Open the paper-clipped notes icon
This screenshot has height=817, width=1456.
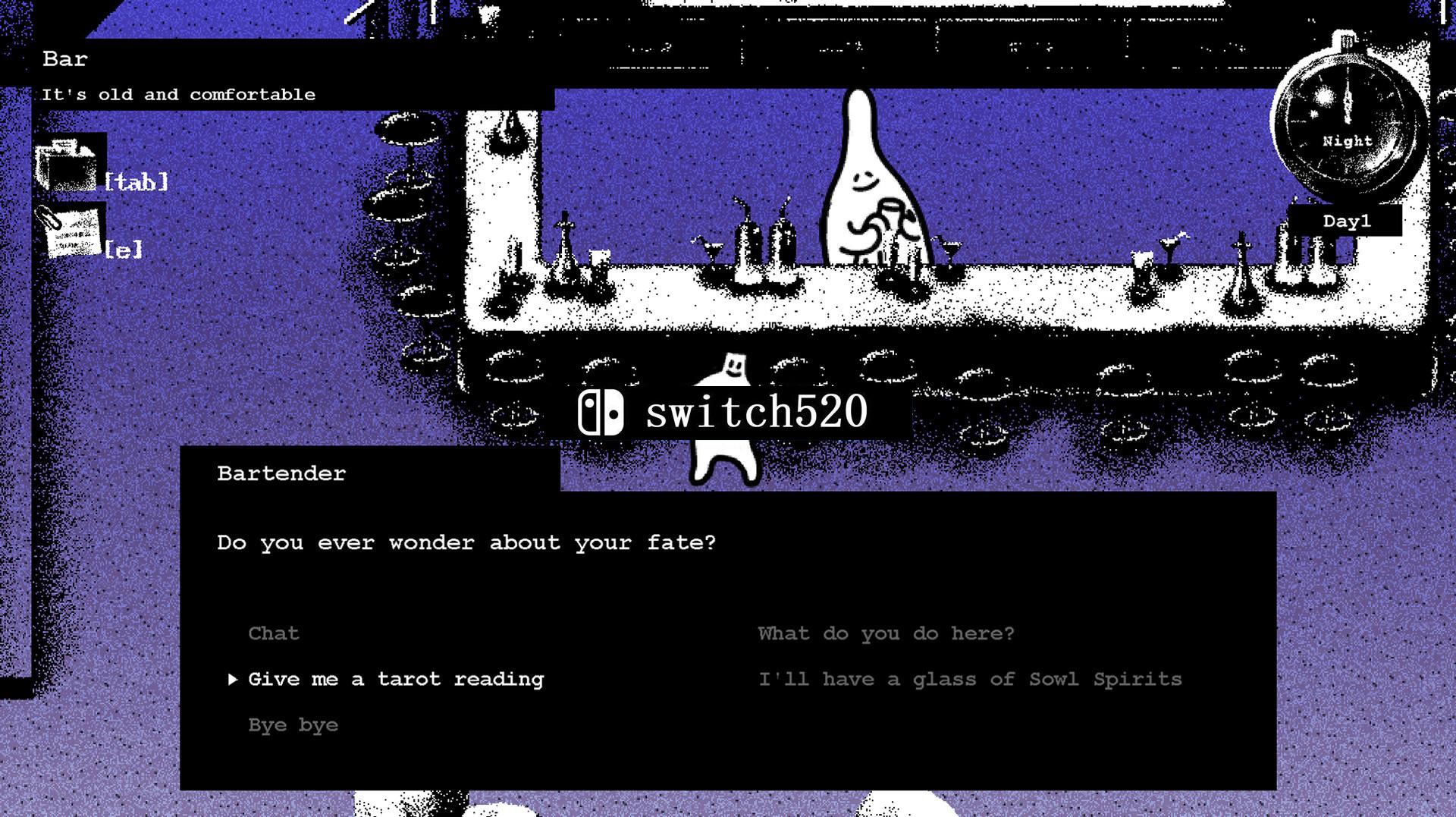[70, 232]
